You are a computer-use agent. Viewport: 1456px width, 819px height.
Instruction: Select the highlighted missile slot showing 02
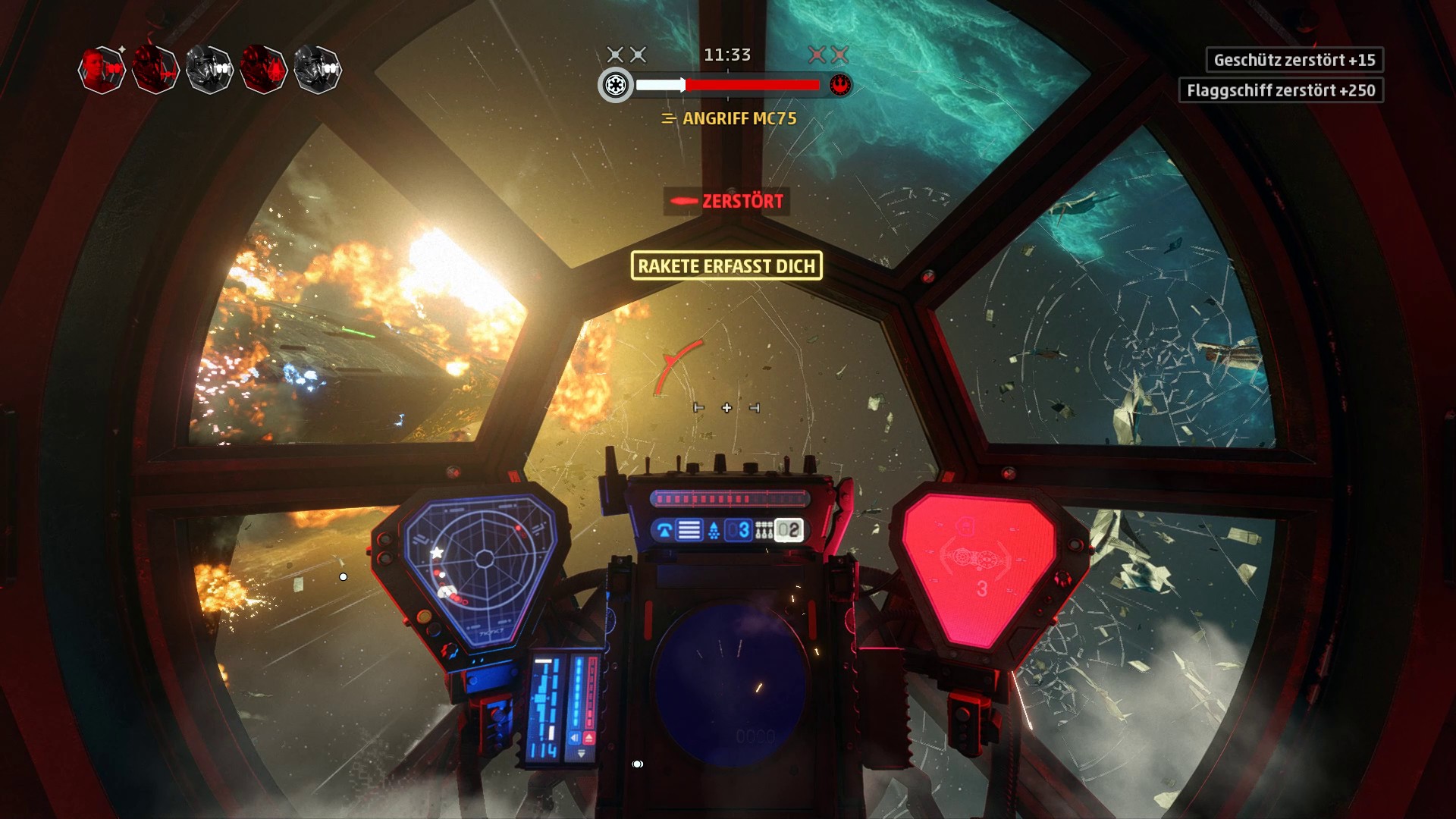(x=788, y=530)
